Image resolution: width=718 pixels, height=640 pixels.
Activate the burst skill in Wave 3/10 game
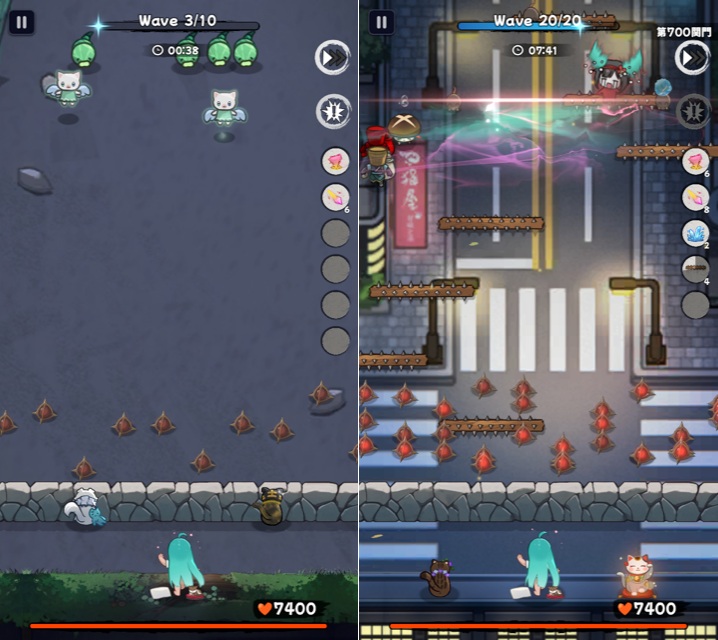tap(333, 111)
